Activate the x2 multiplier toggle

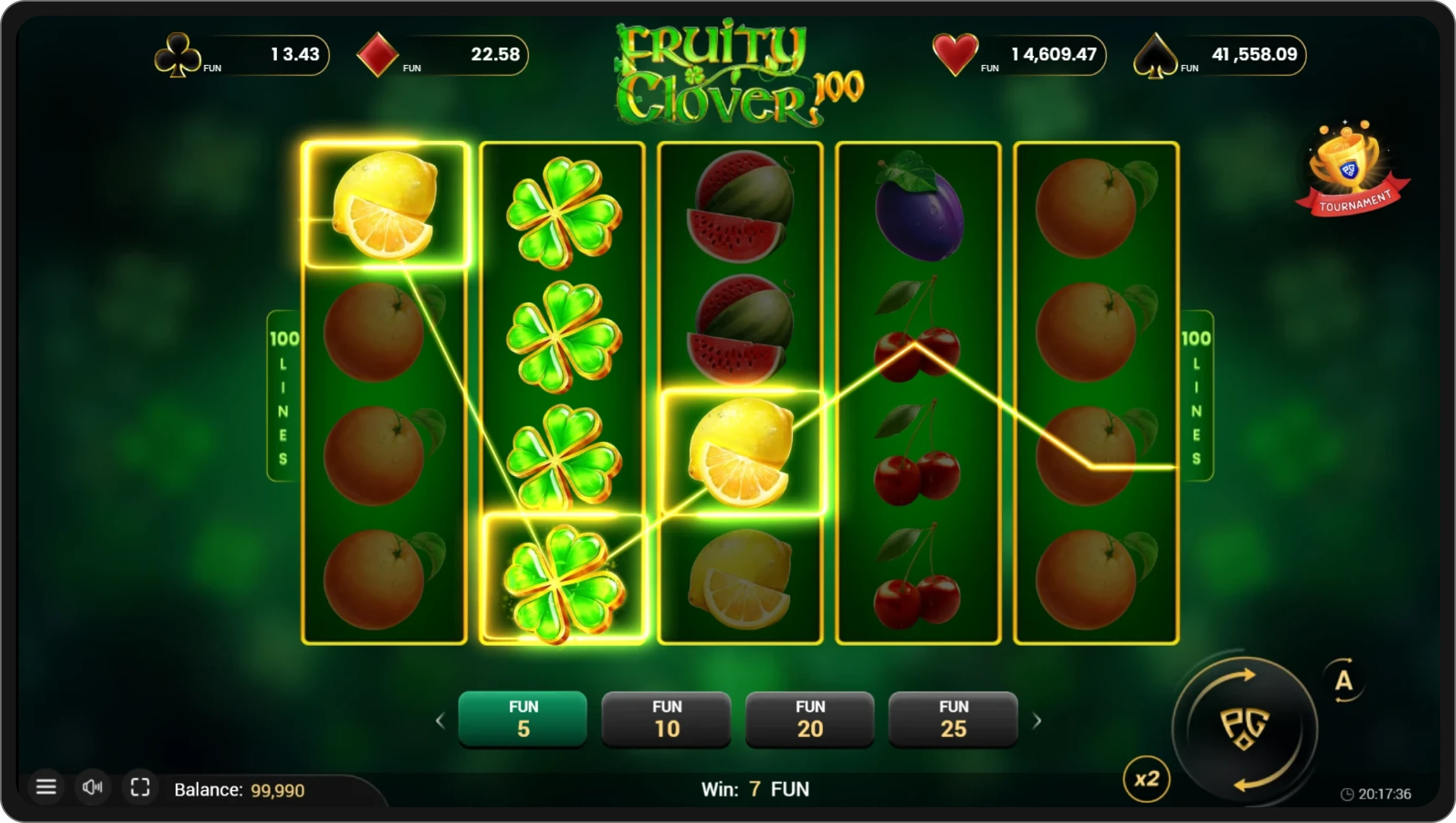pyautogui.click(x=1146, y=780)
